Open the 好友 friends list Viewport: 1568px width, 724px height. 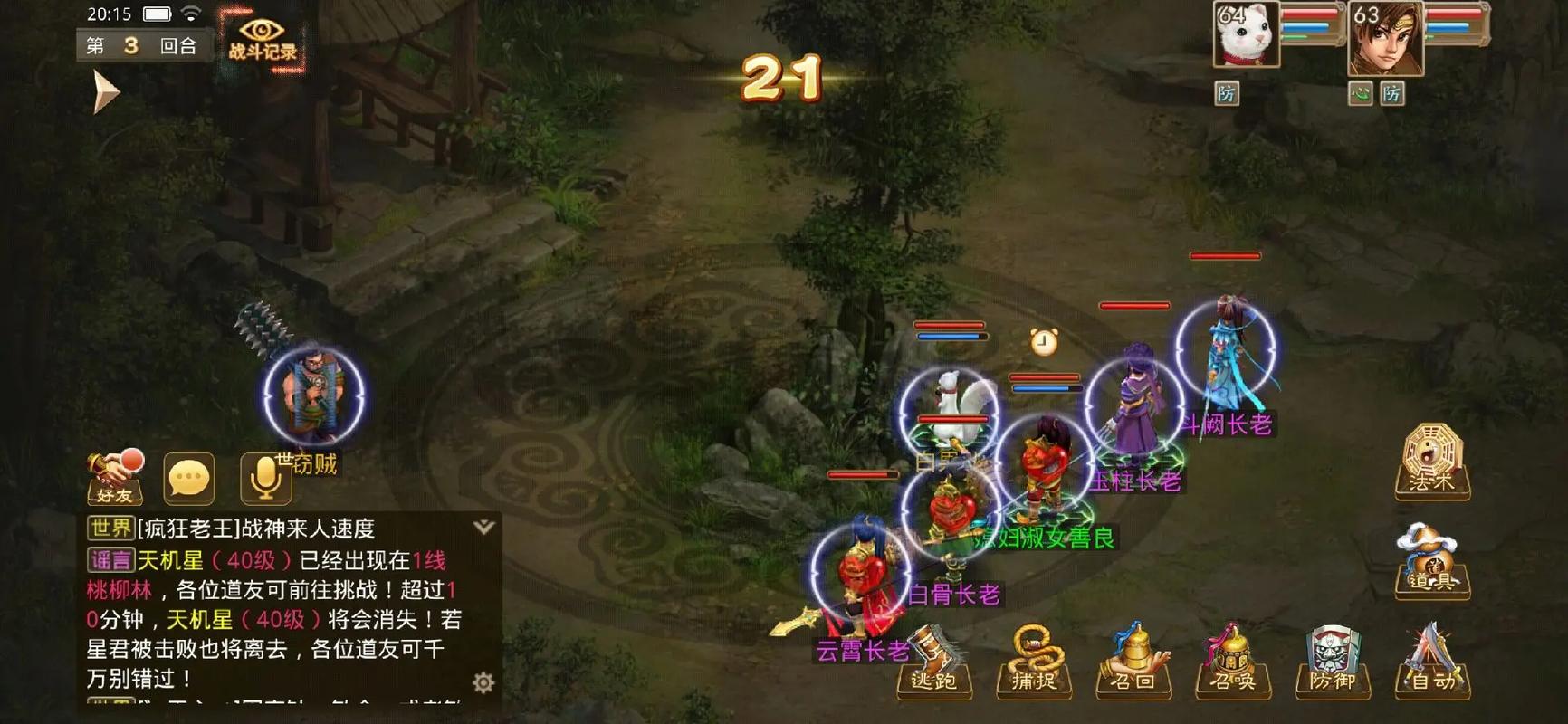(115, 478)
